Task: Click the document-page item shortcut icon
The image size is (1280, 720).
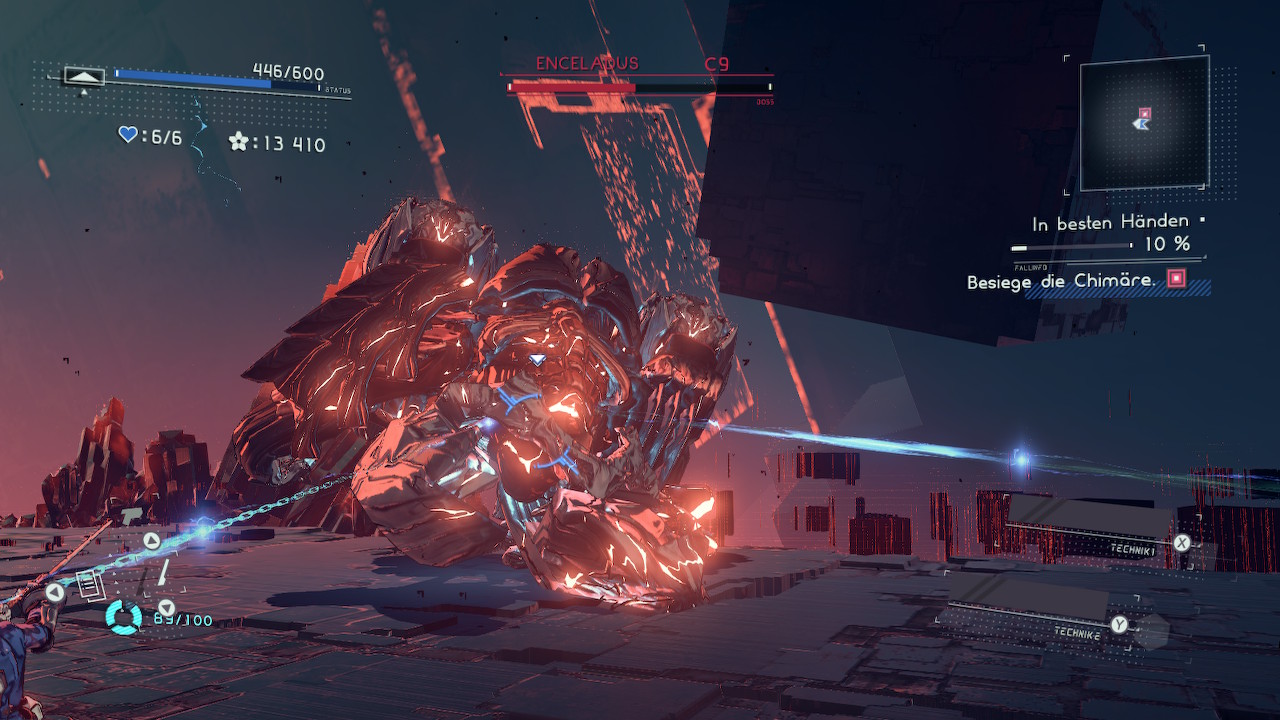Action: (x=90, y=585)
